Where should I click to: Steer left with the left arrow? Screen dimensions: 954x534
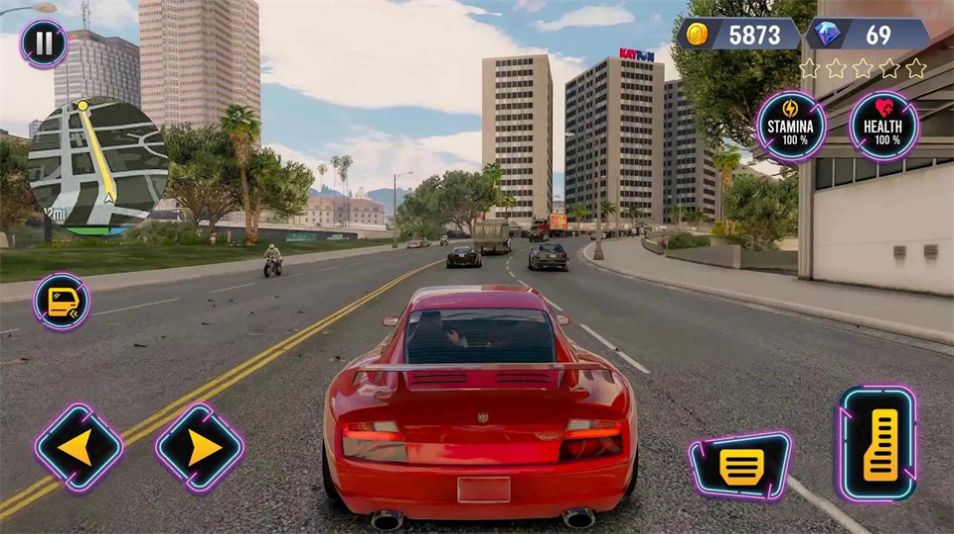pyautogui.click(x=79, y=447)
